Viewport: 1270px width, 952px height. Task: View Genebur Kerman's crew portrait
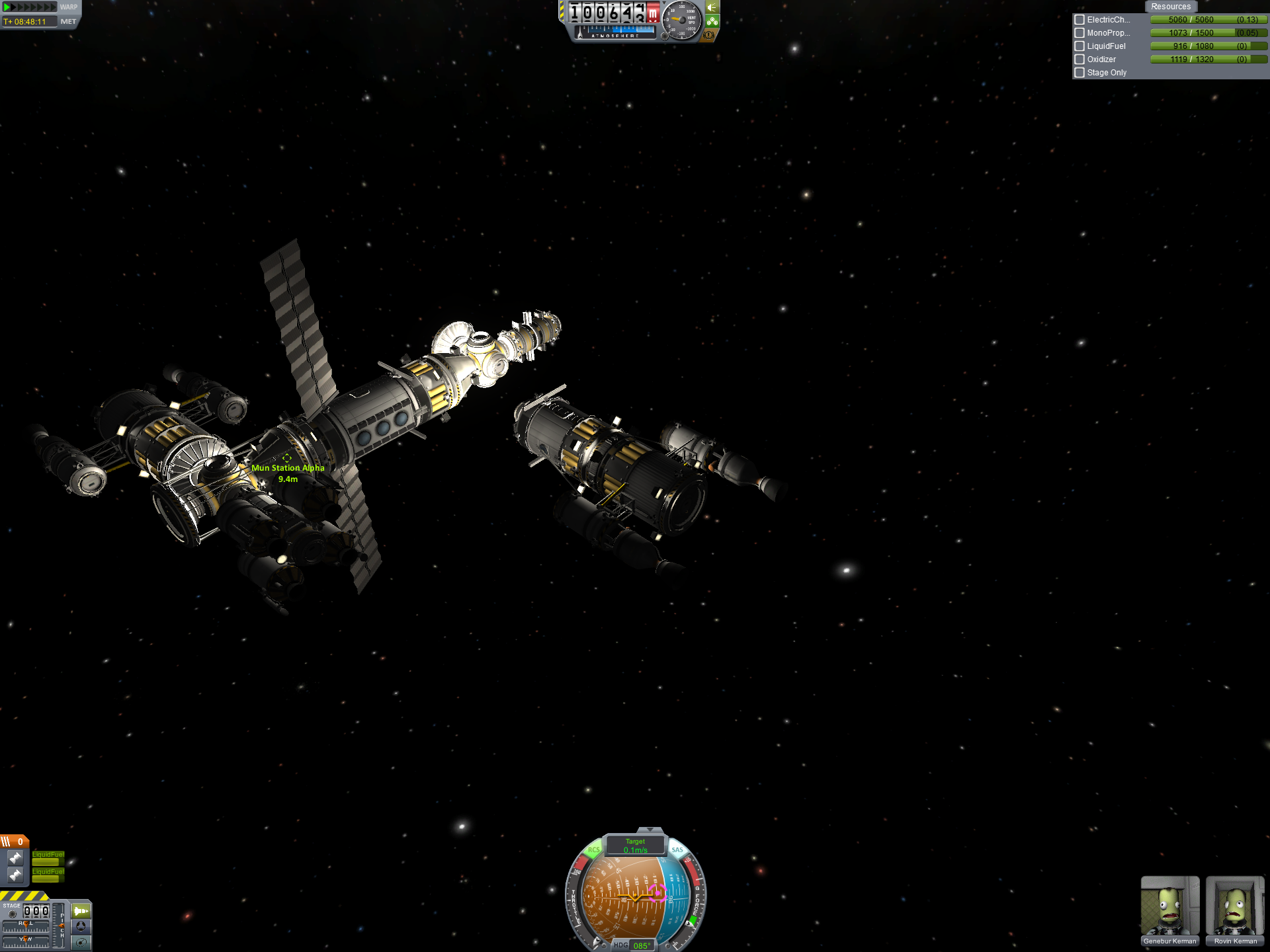pos(1169,907)
